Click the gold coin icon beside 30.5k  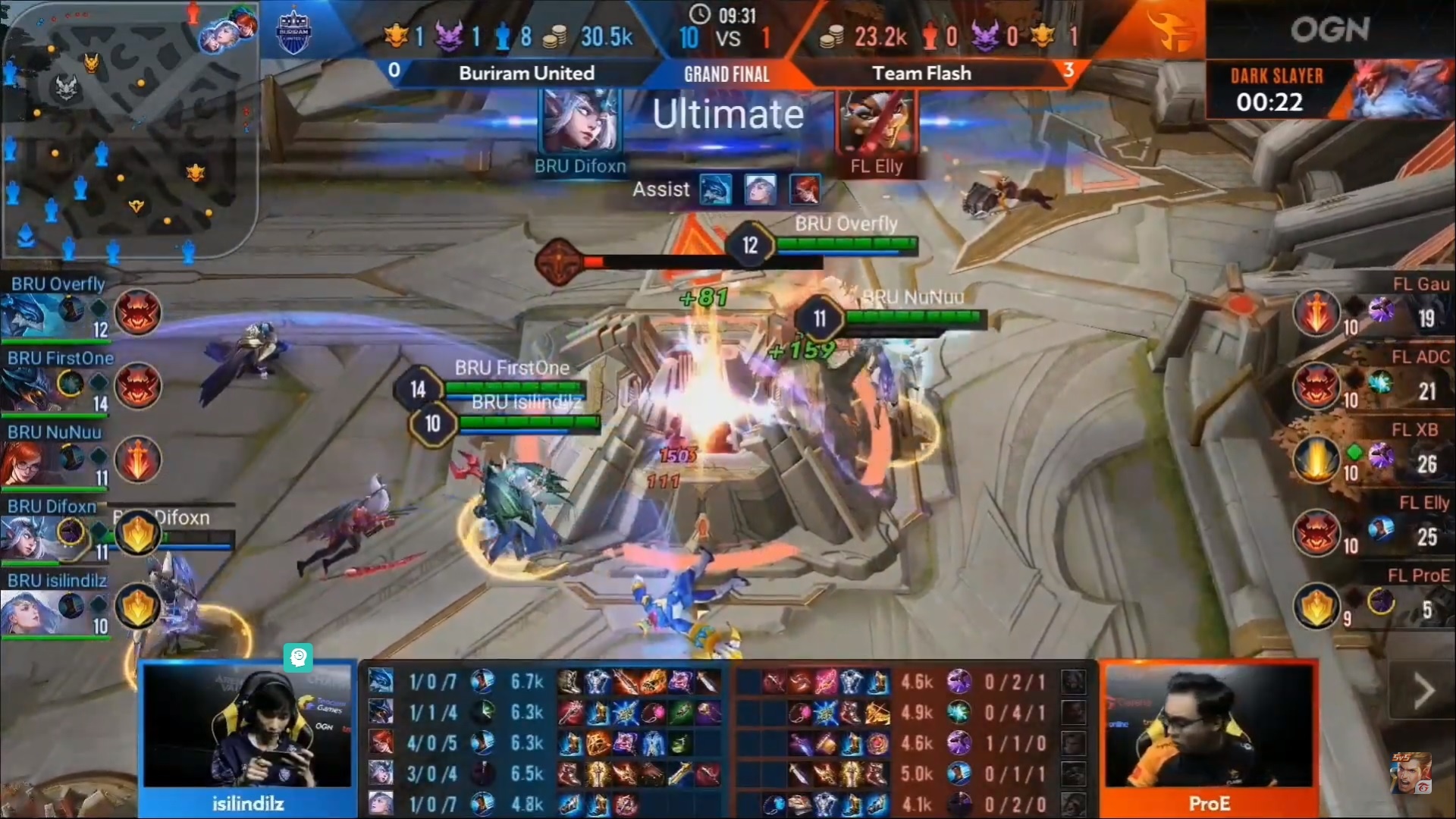(556, 34)
